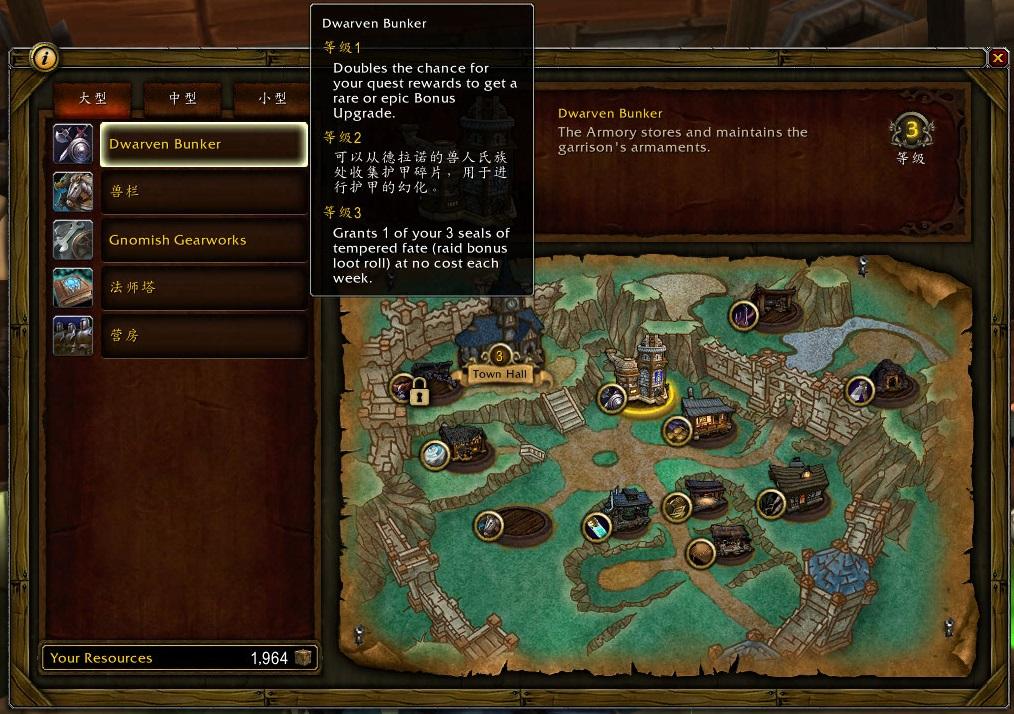Close the garrison architect window

(x=997, y=58)
